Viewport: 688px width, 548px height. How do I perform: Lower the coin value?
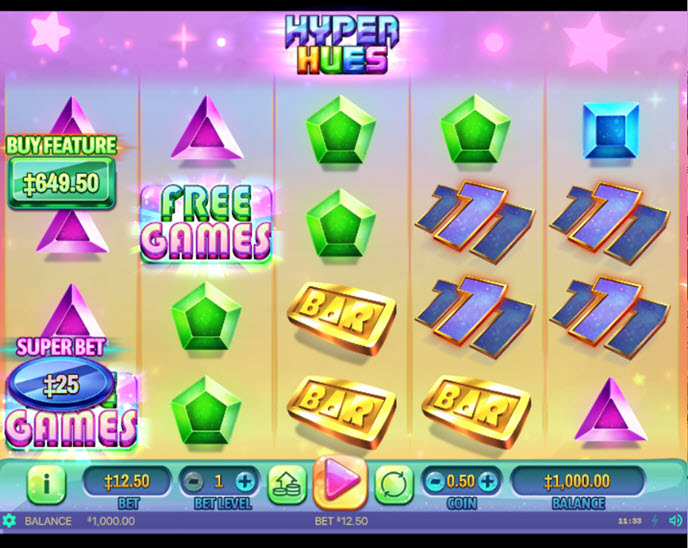[x=435, y=482]
